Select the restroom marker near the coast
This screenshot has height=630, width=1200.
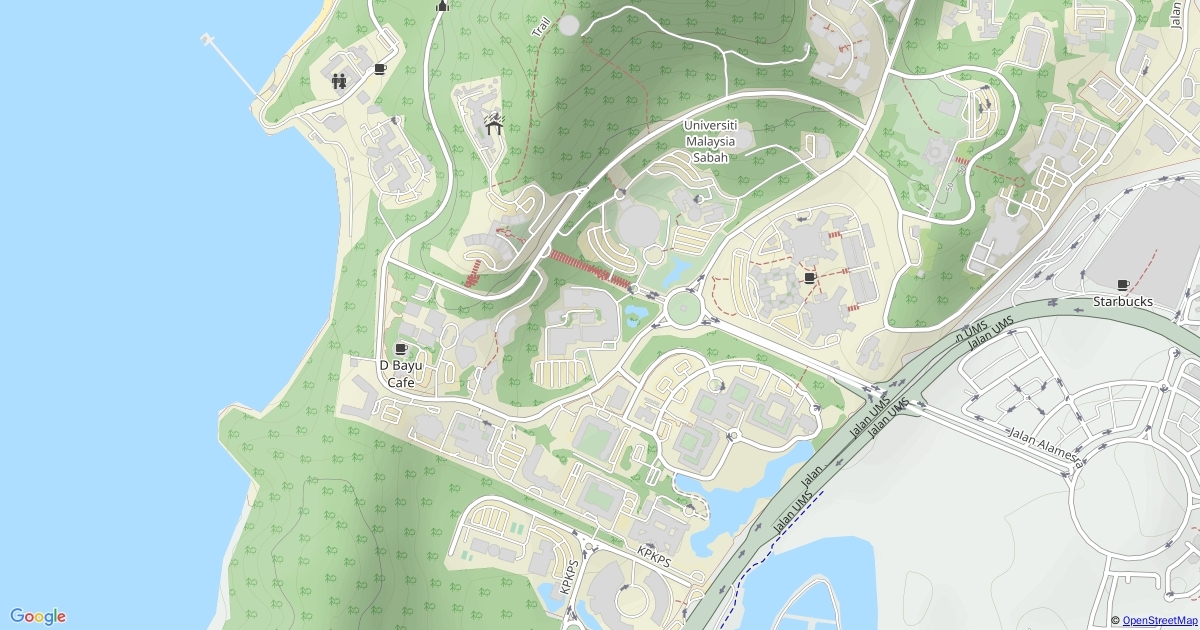tap(339, 81)
